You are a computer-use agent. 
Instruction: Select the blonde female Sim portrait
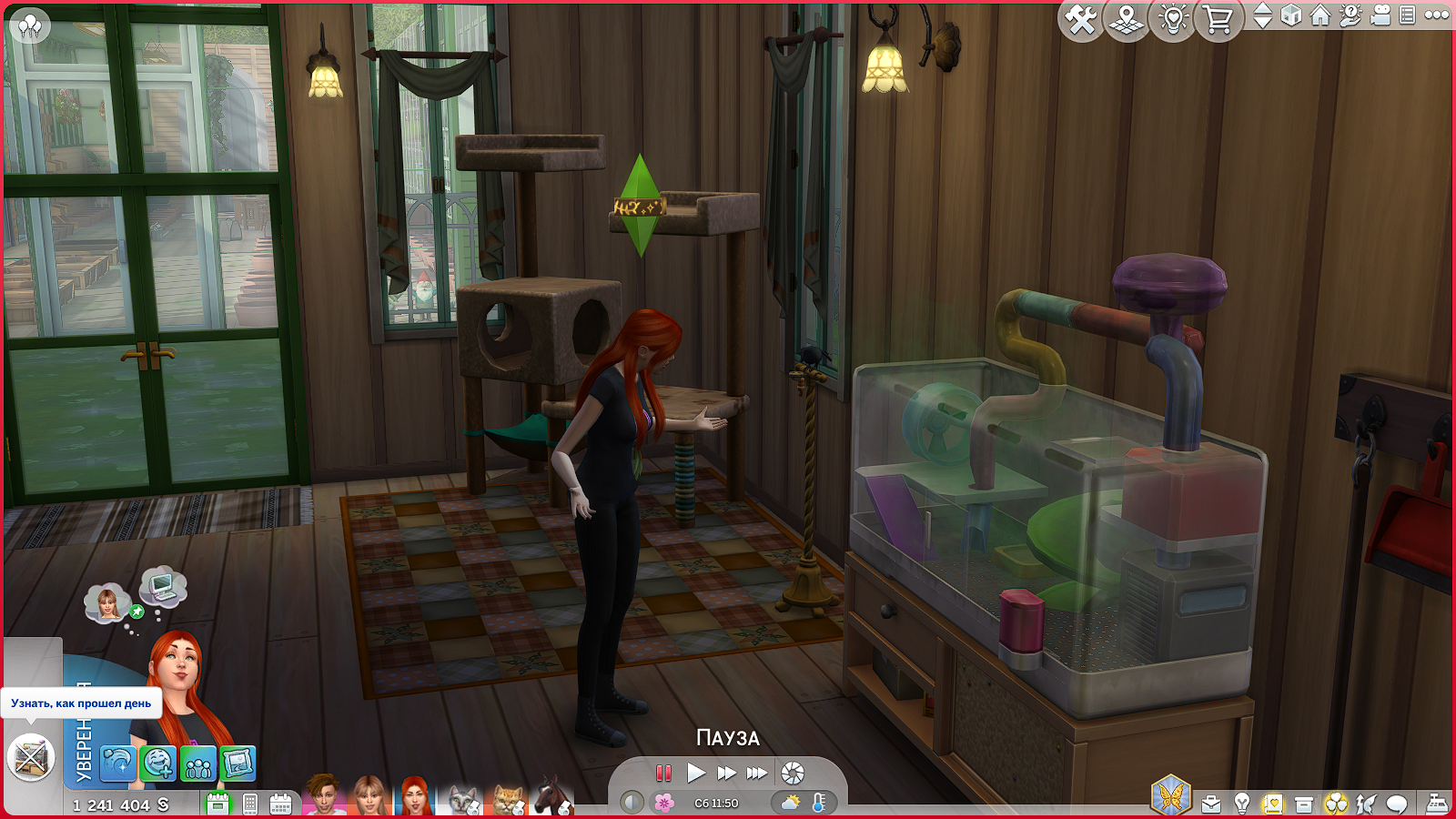(x=369, y=796)
